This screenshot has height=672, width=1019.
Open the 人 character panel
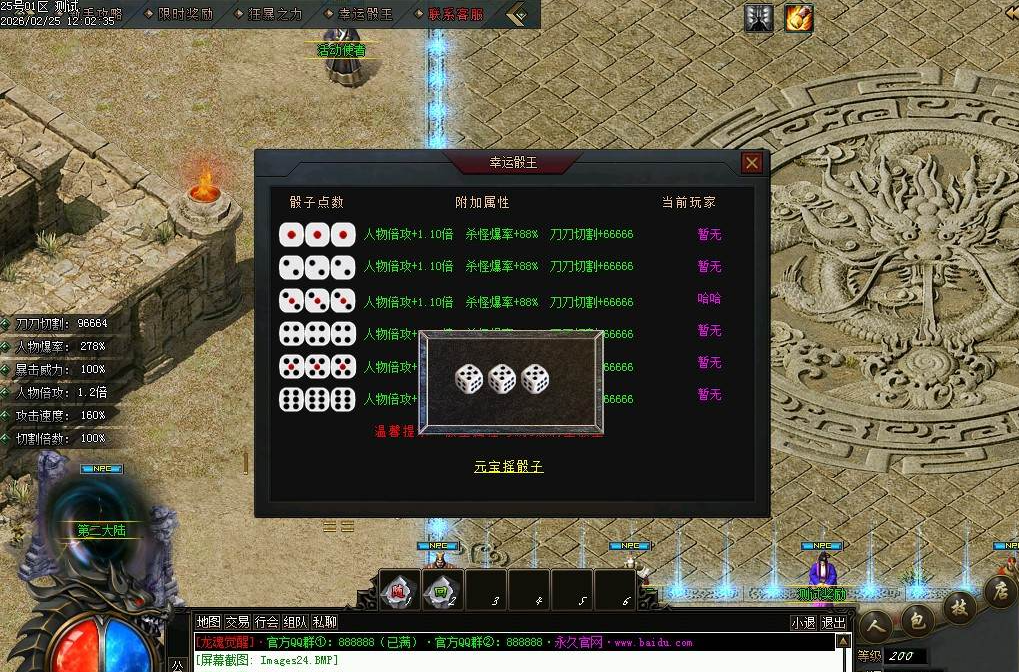[877, 627]
